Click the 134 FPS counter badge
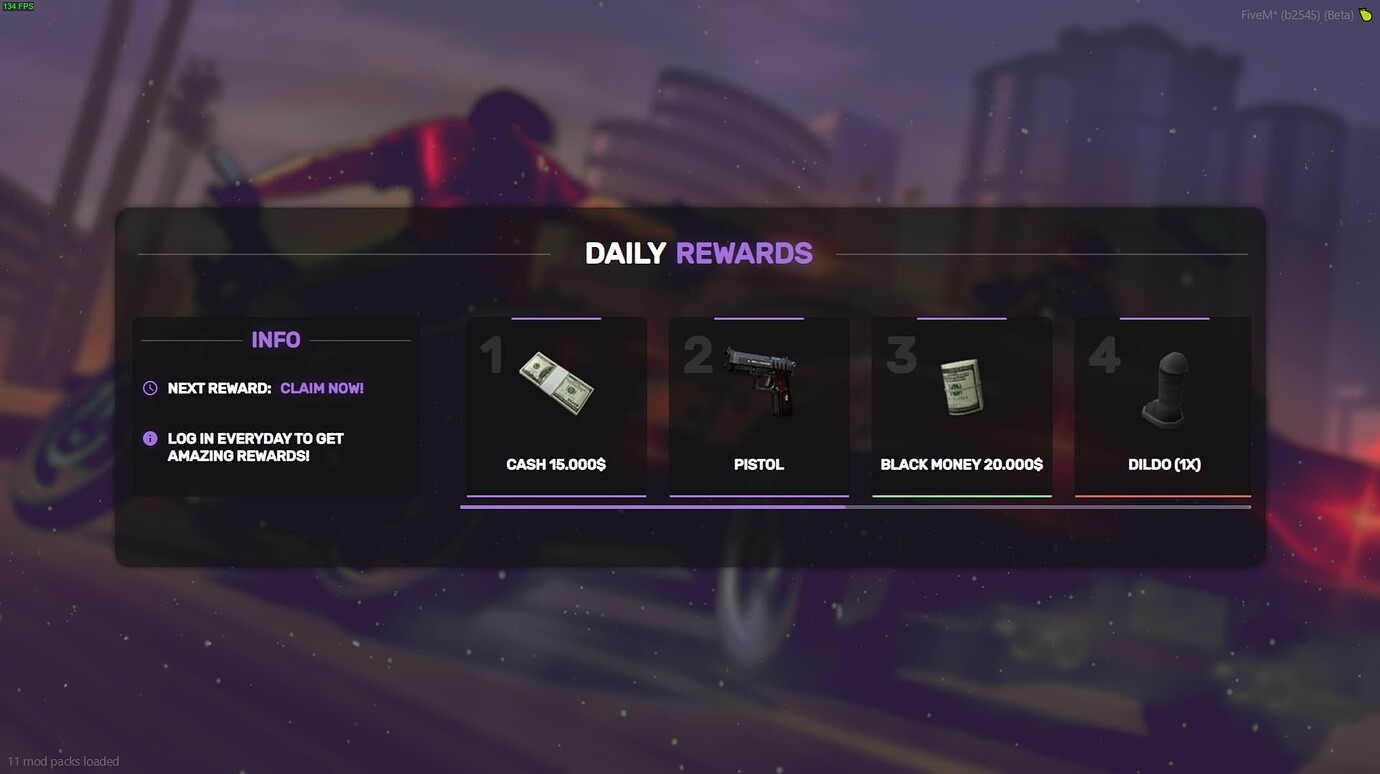 coord(18,6)
